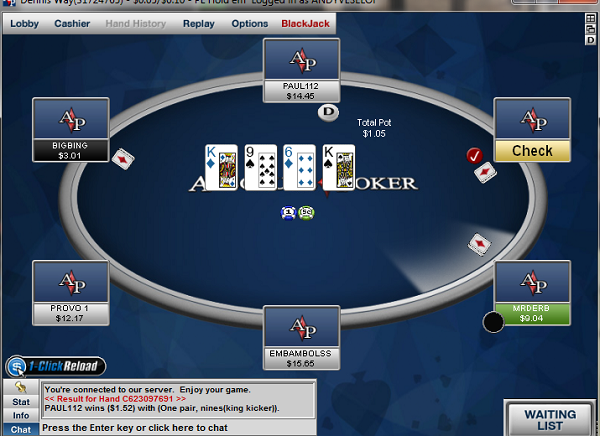Image resolution: width=600 pixels, height=436 pixels.
Task: Select BIGBING's player seat
Action: coord(71,130)
